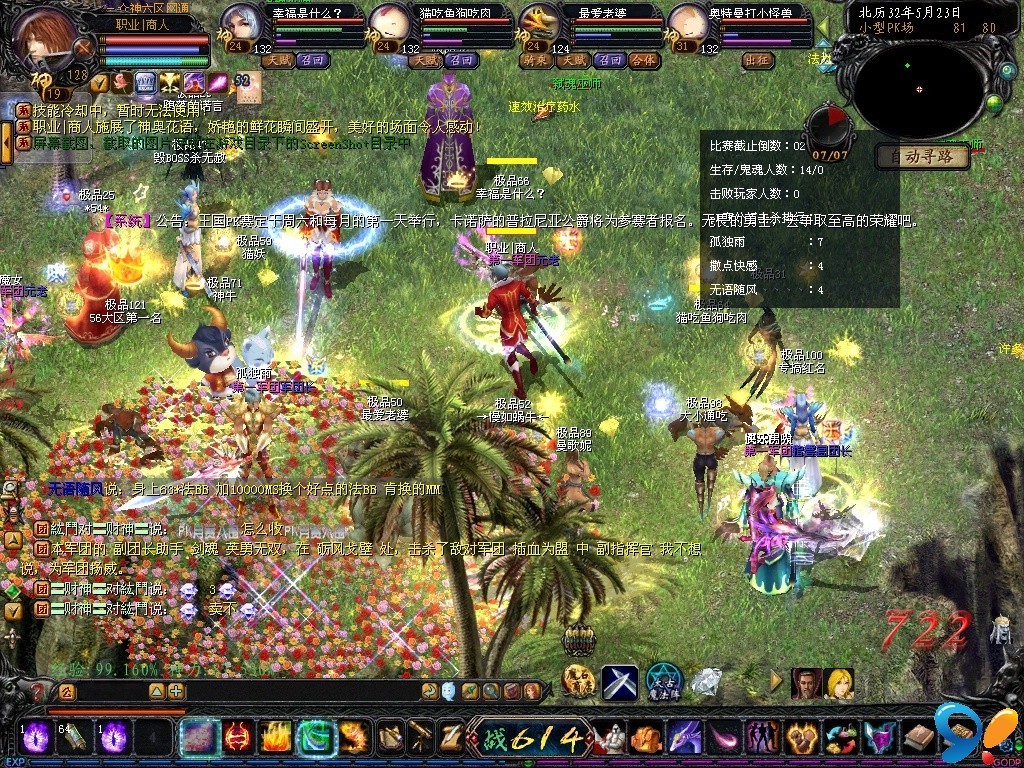
Task: Open the circular minimap
Action: pos(921,88)
